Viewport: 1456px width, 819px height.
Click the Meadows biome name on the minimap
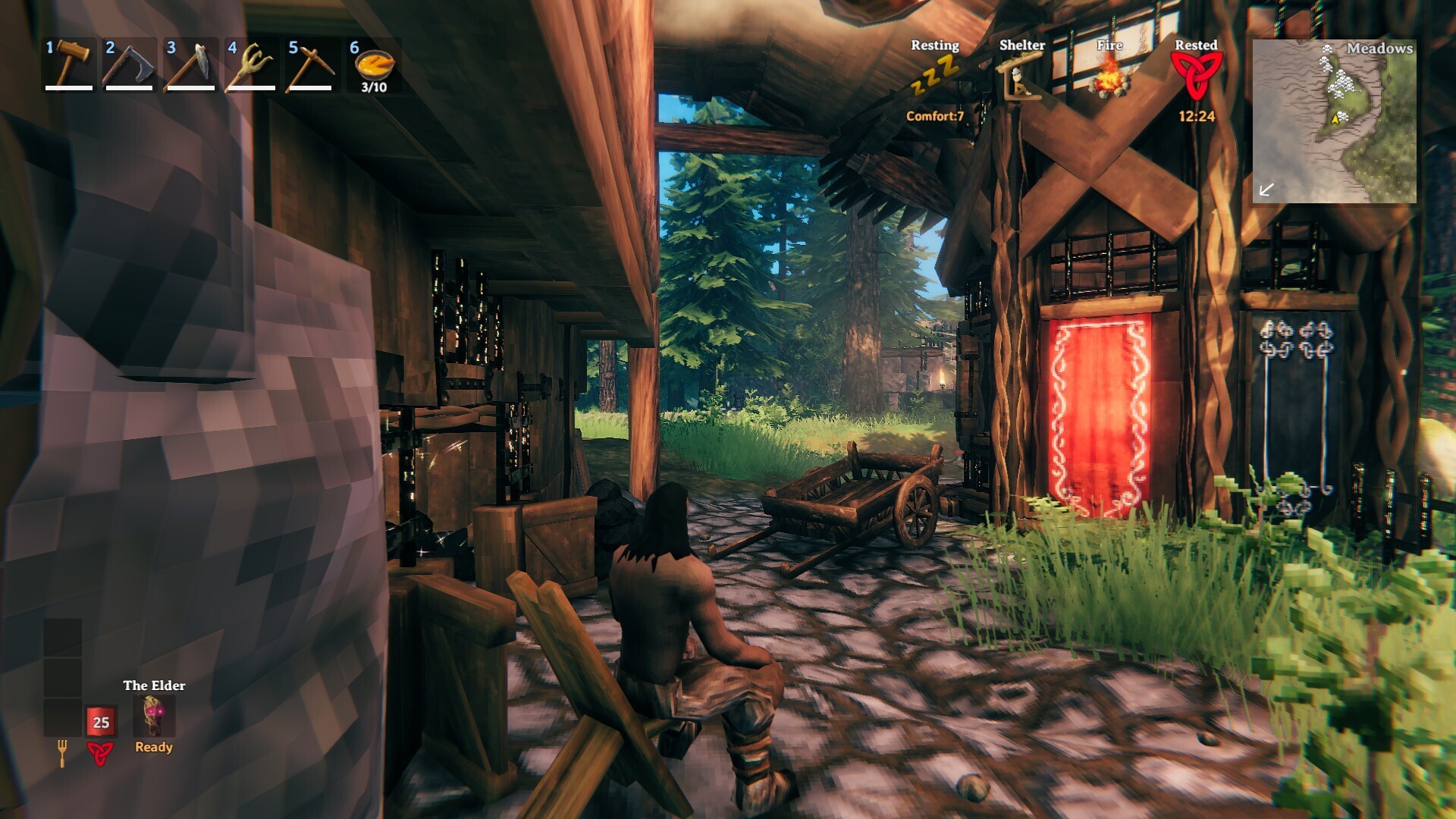tap(1380, 48)
